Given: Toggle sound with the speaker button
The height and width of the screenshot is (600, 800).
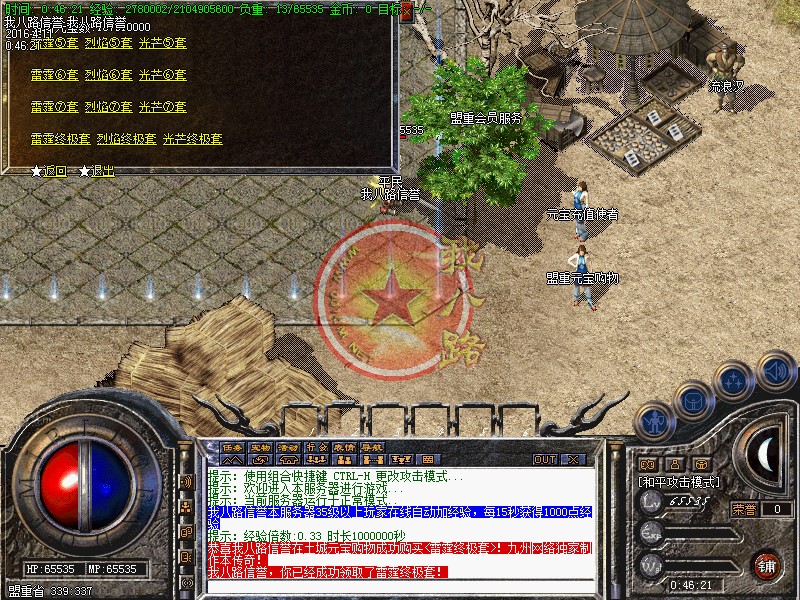Looking at the screenshot, I should (x=776, y=368).
